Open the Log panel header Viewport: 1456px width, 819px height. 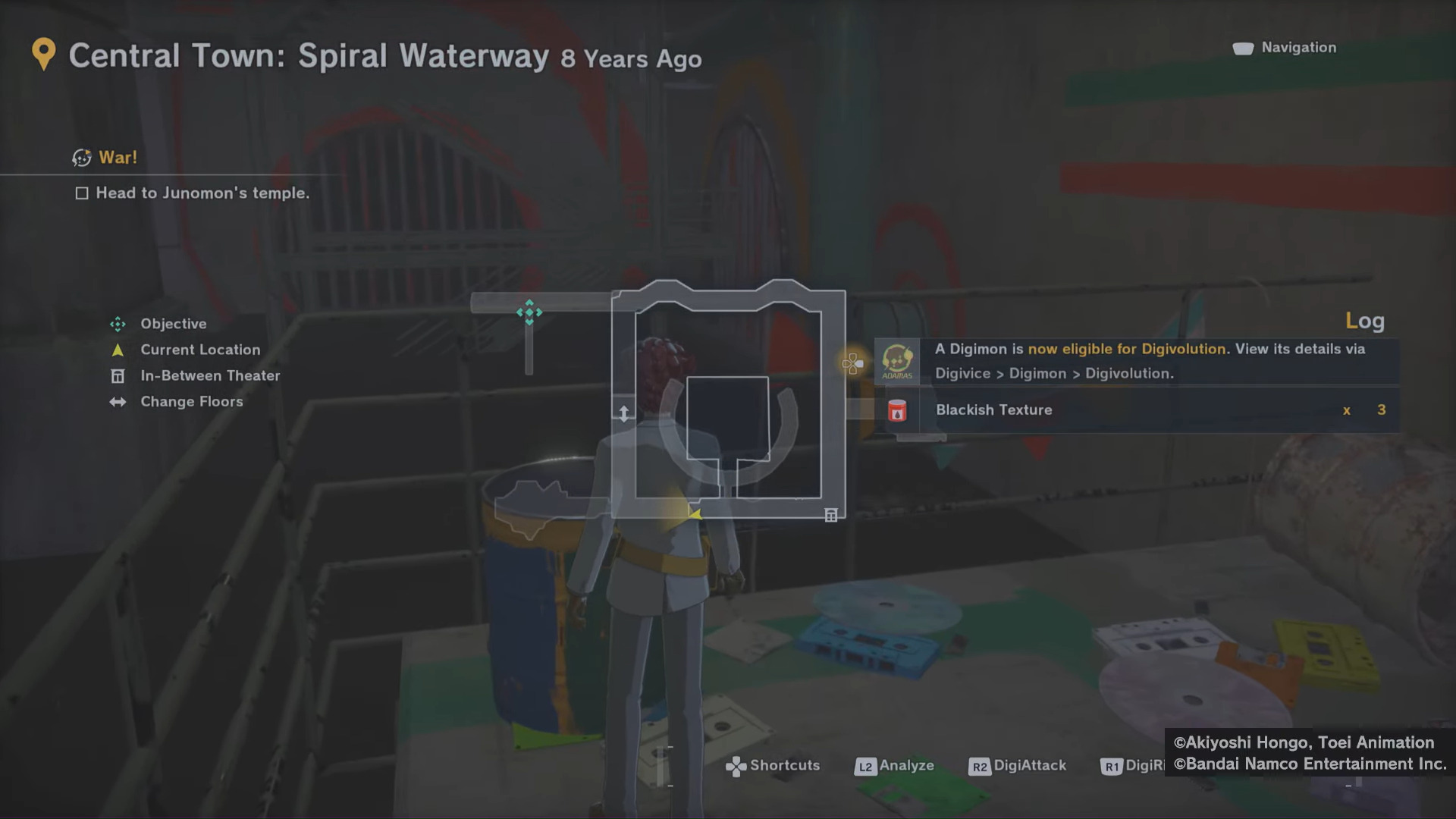coord(1364,321)
